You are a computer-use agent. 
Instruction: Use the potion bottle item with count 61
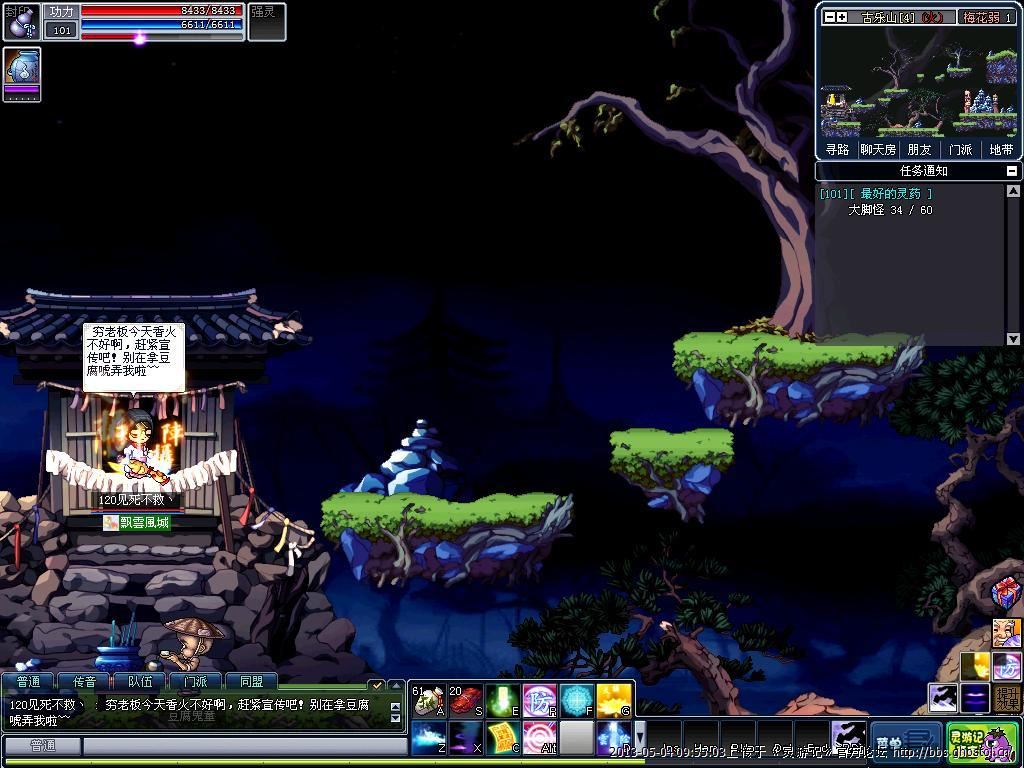[428, 700]
